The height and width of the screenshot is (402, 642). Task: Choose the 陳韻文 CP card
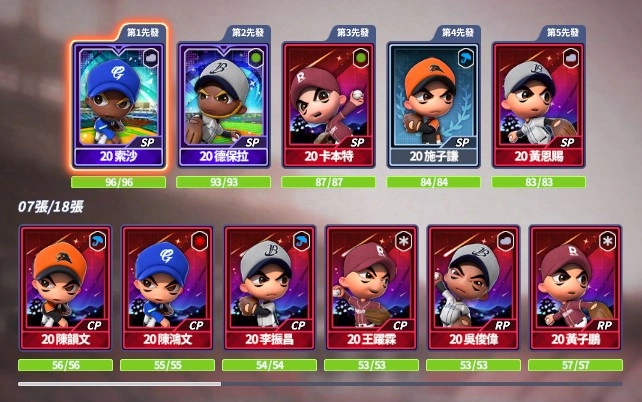(65, 287)
